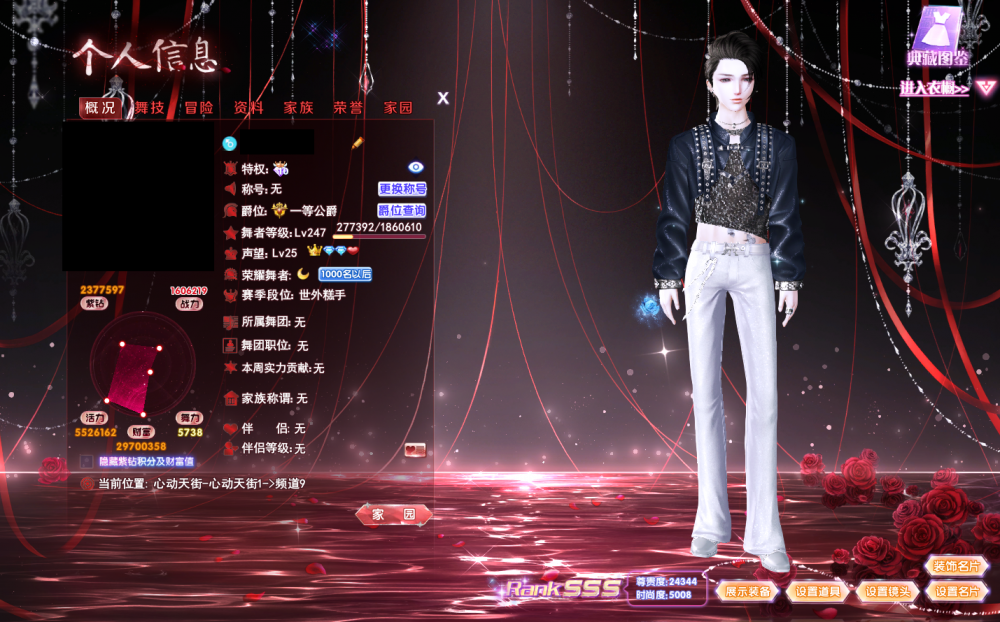The height and width of the screenshot is (622, 1000).
Task: Click the pencil icon to edit name
Action: pyautogui.click(x=357, y=144)
